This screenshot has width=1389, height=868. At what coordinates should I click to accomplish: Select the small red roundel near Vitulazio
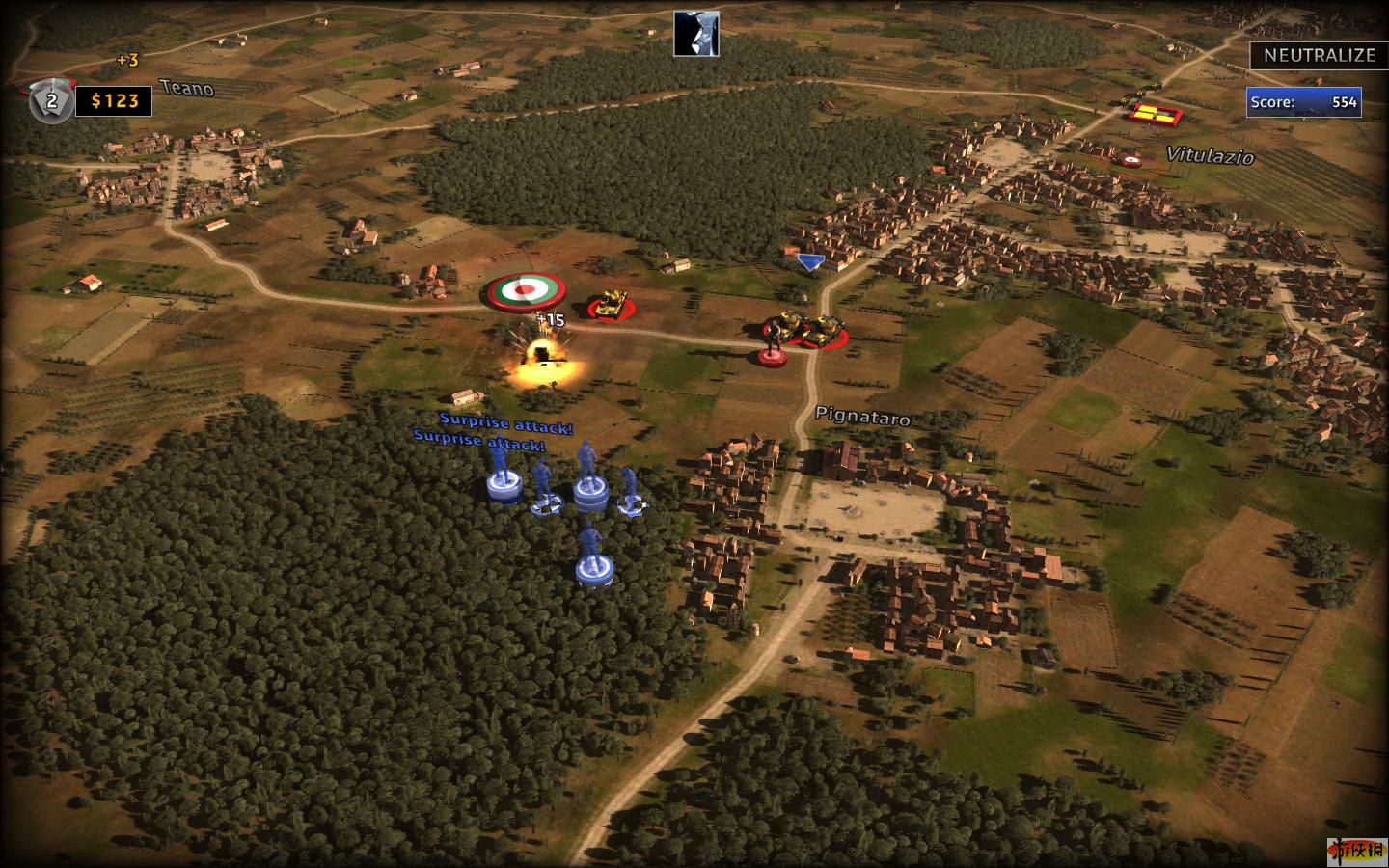(1130, 159)
